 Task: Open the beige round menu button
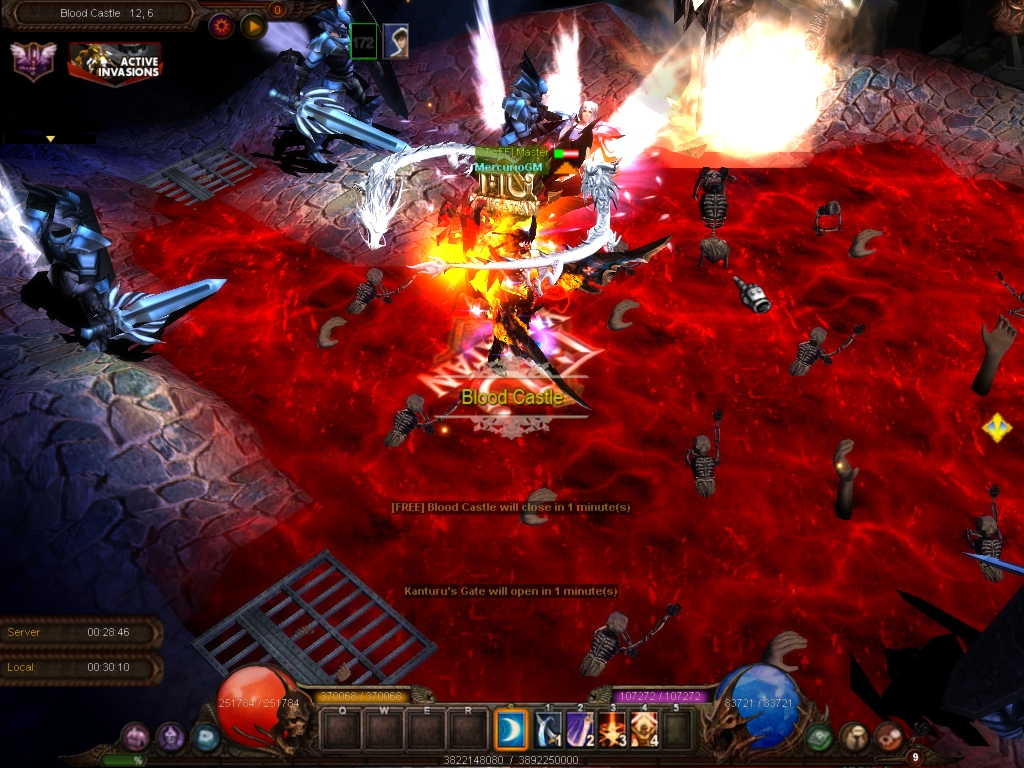point(854,737)
